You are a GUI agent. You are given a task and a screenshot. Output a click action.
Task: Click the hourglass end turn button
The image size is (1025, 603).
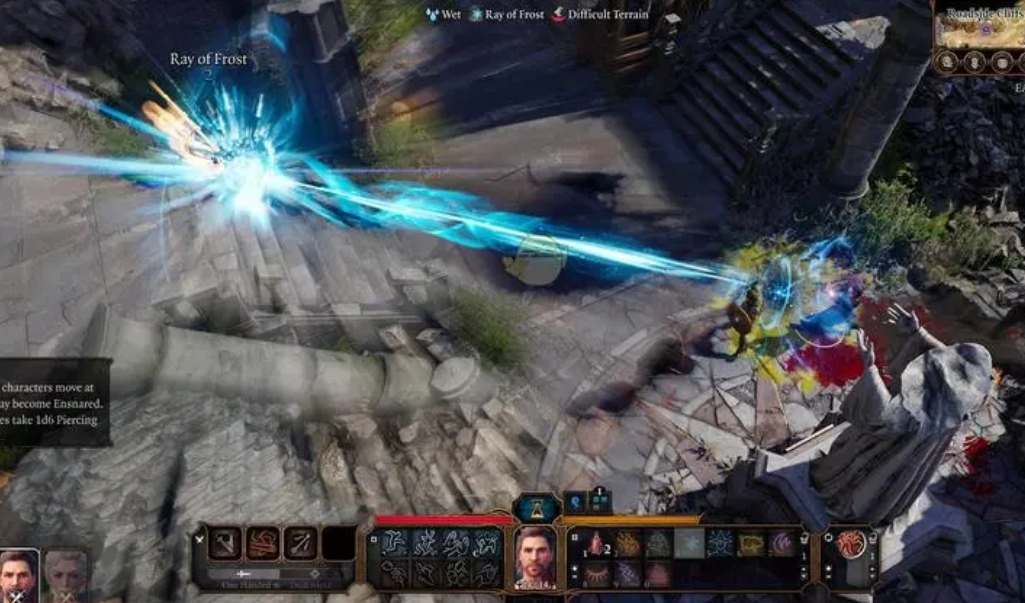tap(537, 508)
